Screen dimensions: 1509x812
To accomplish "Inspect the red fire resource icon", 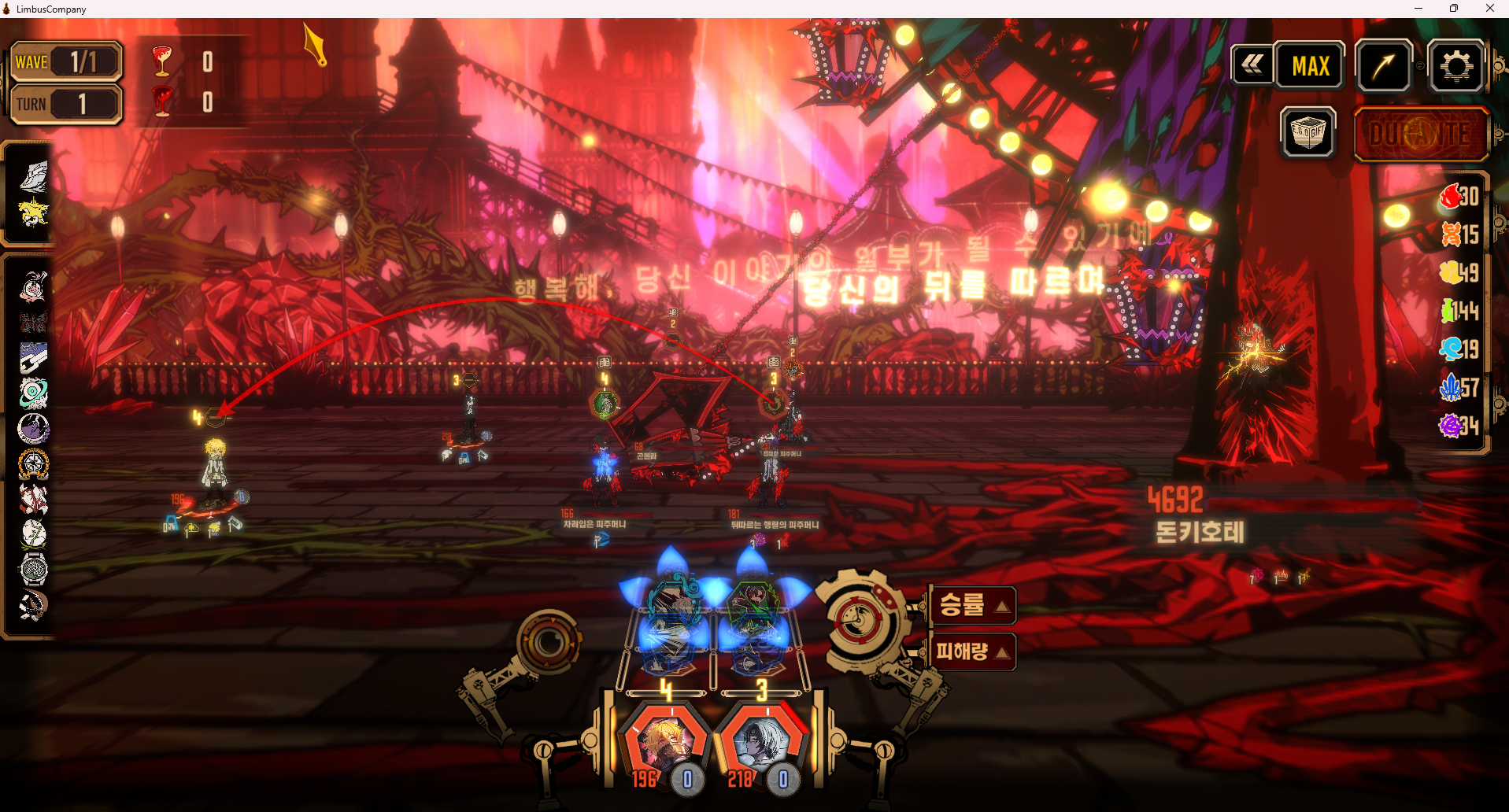I will point(1450,196).
